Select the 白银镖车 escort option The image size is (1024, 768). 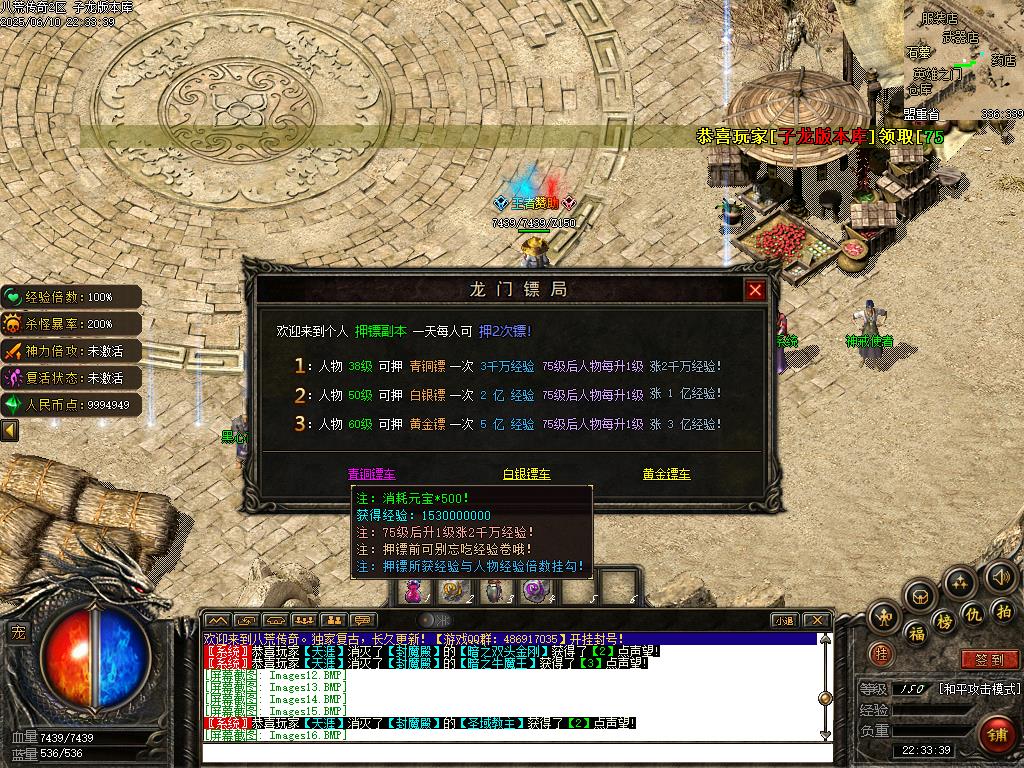click(526, 474)
